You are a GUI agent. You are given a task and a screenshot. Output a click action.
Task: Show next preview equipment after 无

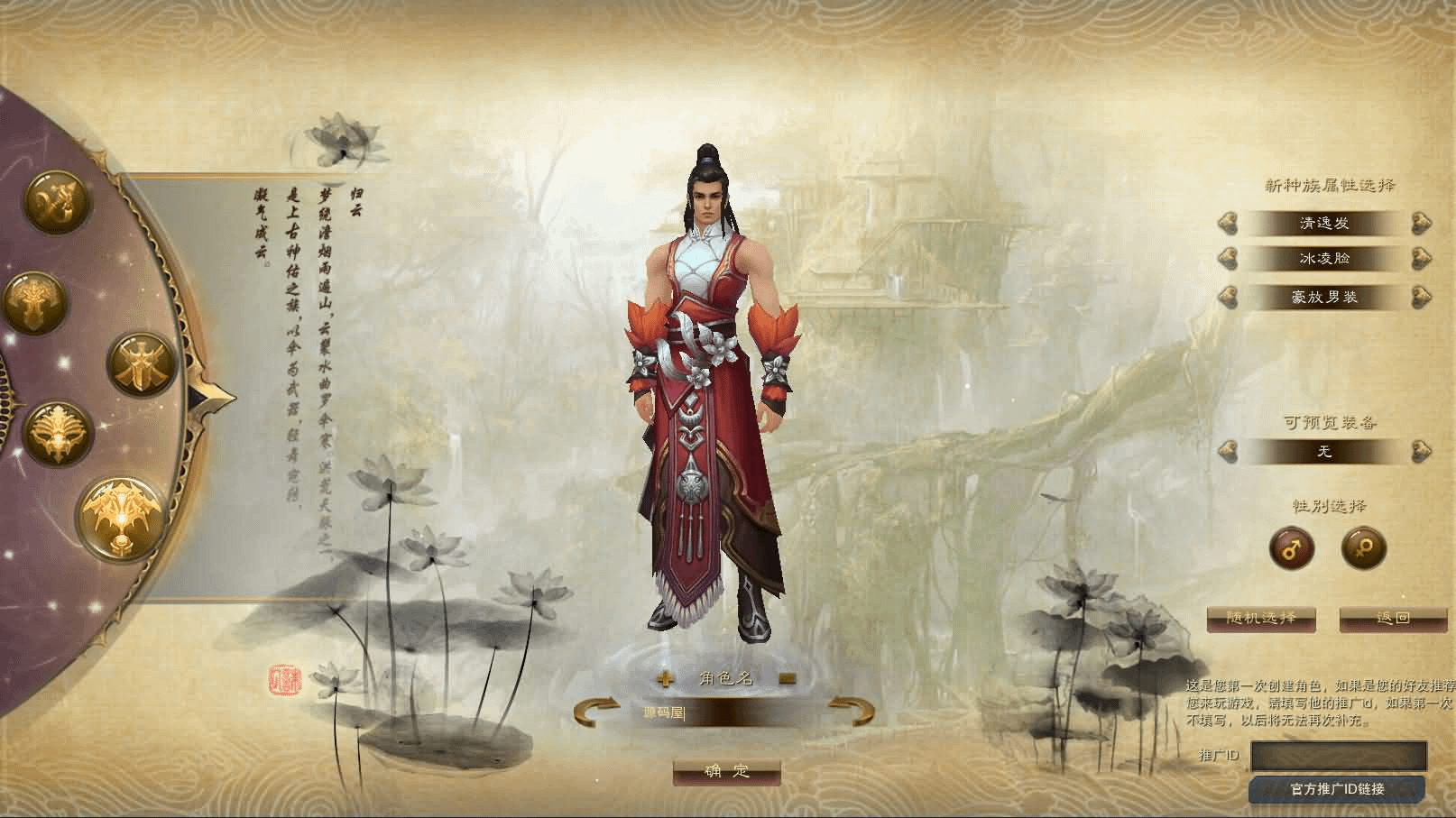tap(1421, 450)
